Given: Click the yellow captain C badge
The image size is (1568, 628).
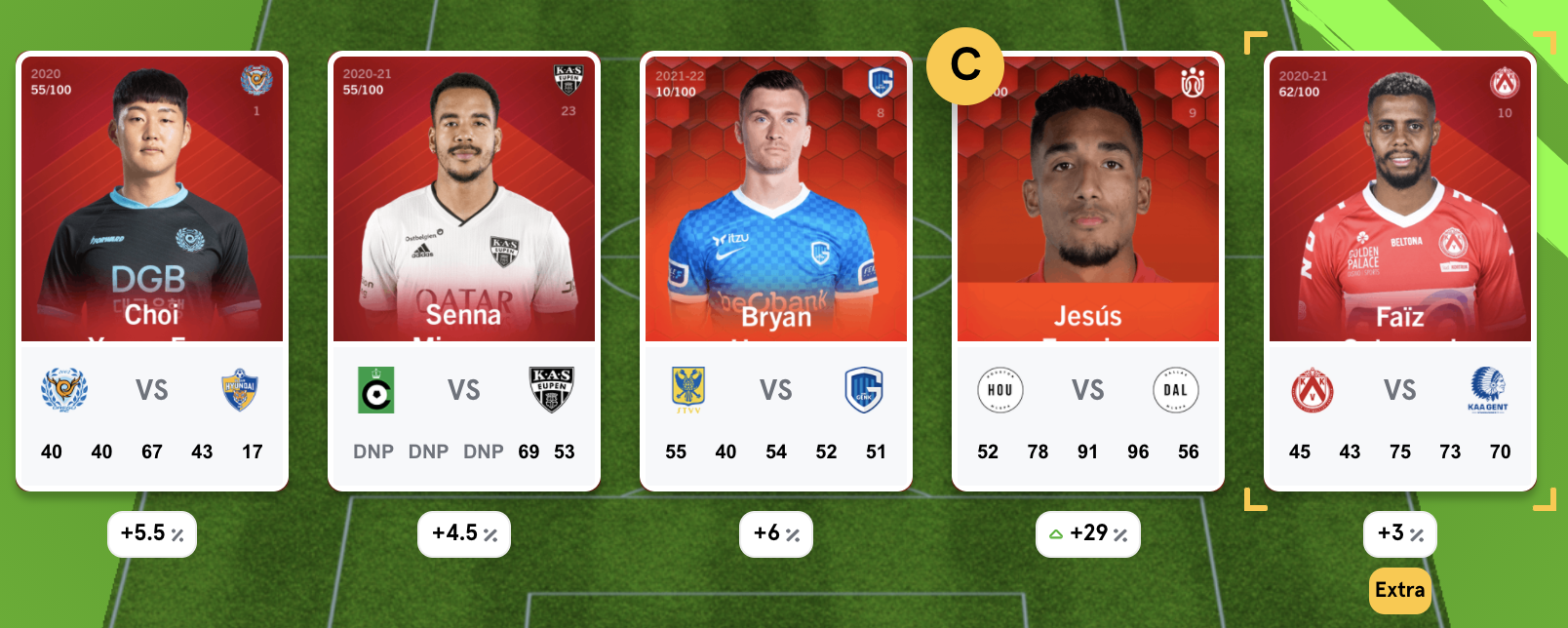Looking at the screenshot, I should 964,65.
